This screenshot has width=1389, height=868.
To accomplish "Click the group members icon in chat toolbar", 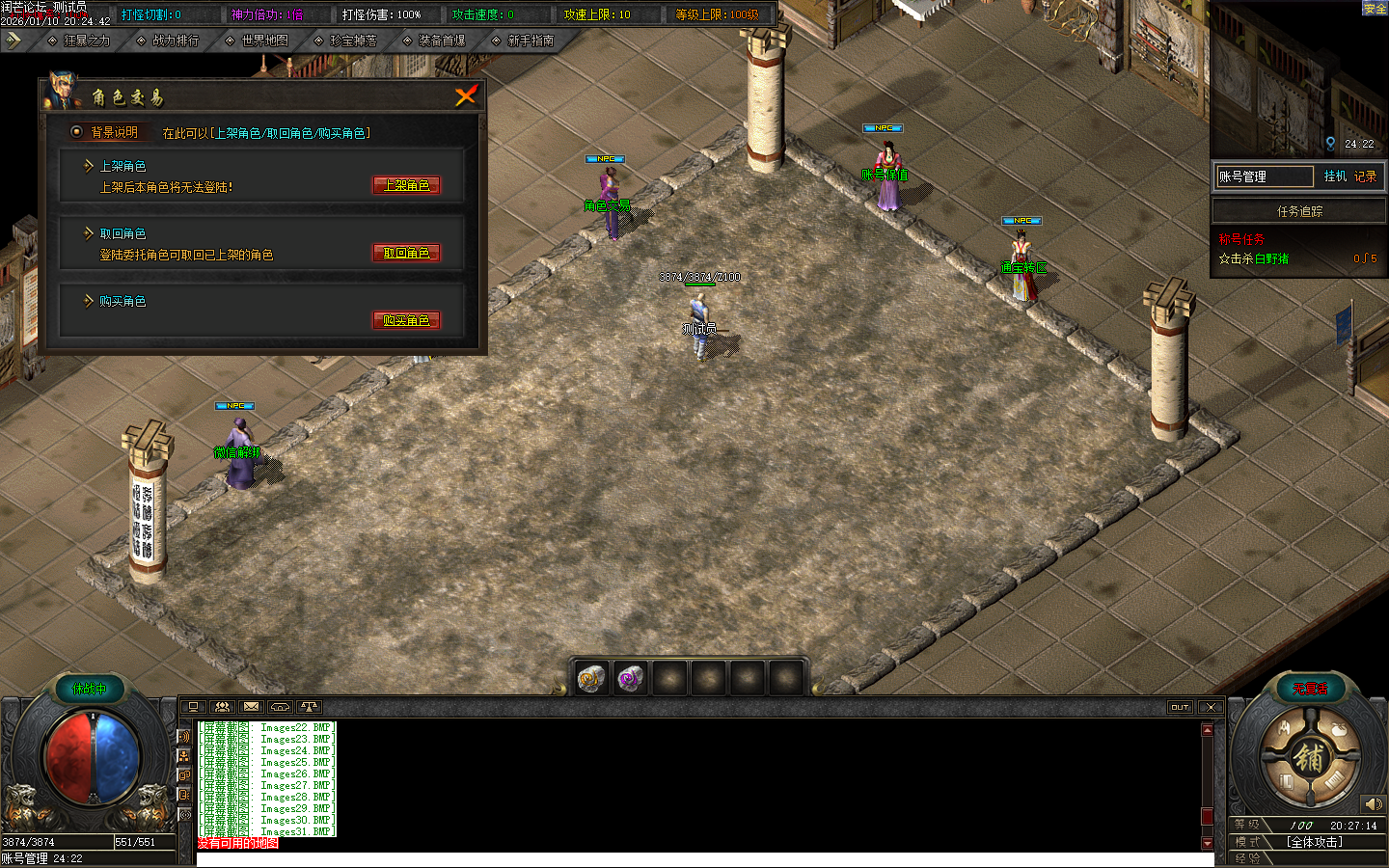I will click(x=222, y=707).
